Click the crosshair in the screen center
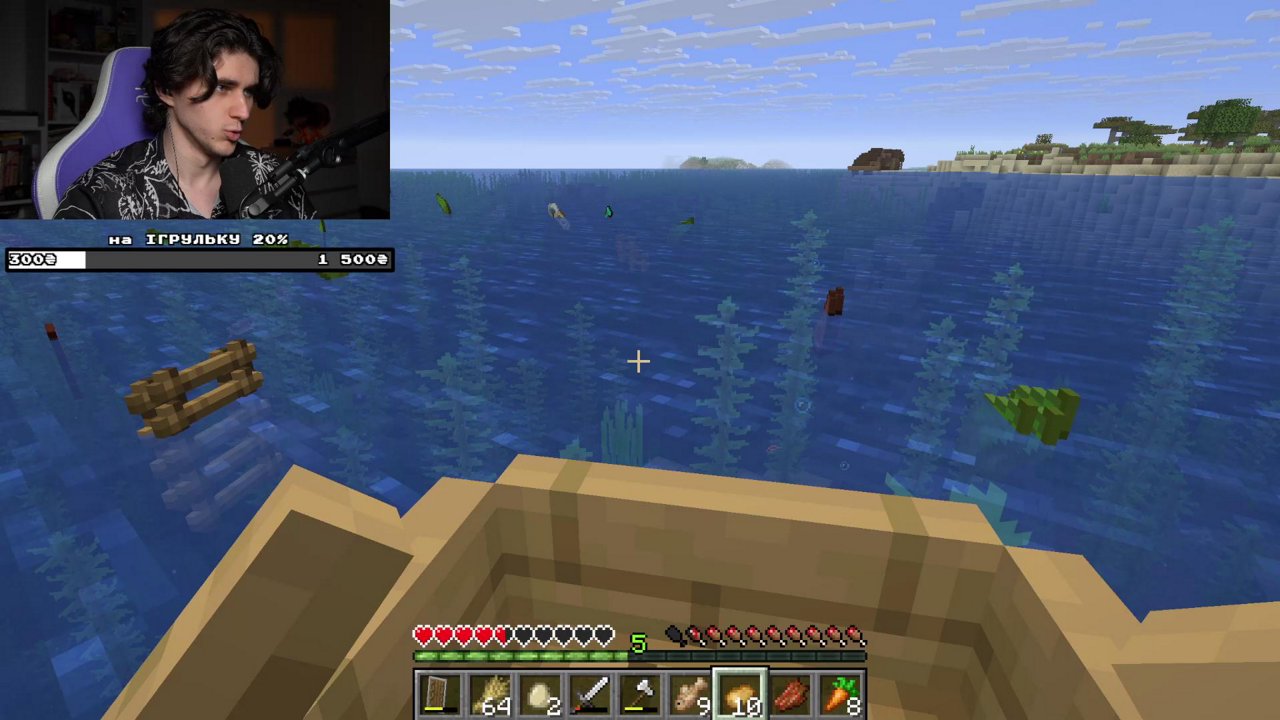This screenshot has height=720, width=1280. (638, 361)
